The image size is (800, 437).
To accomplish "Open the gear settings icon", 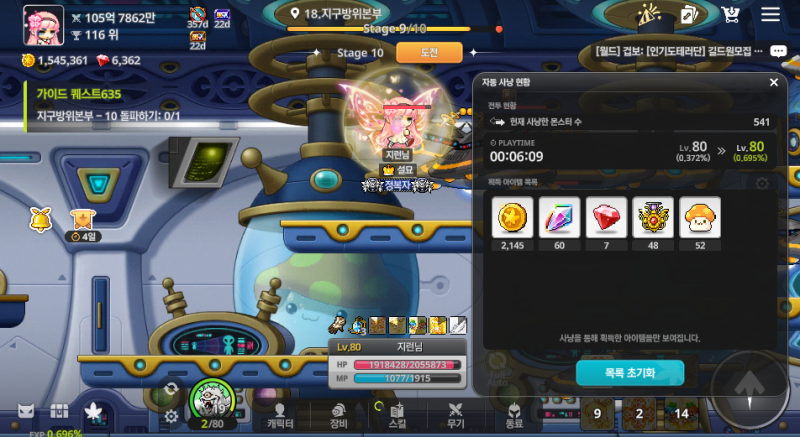I will pos(172,416).
